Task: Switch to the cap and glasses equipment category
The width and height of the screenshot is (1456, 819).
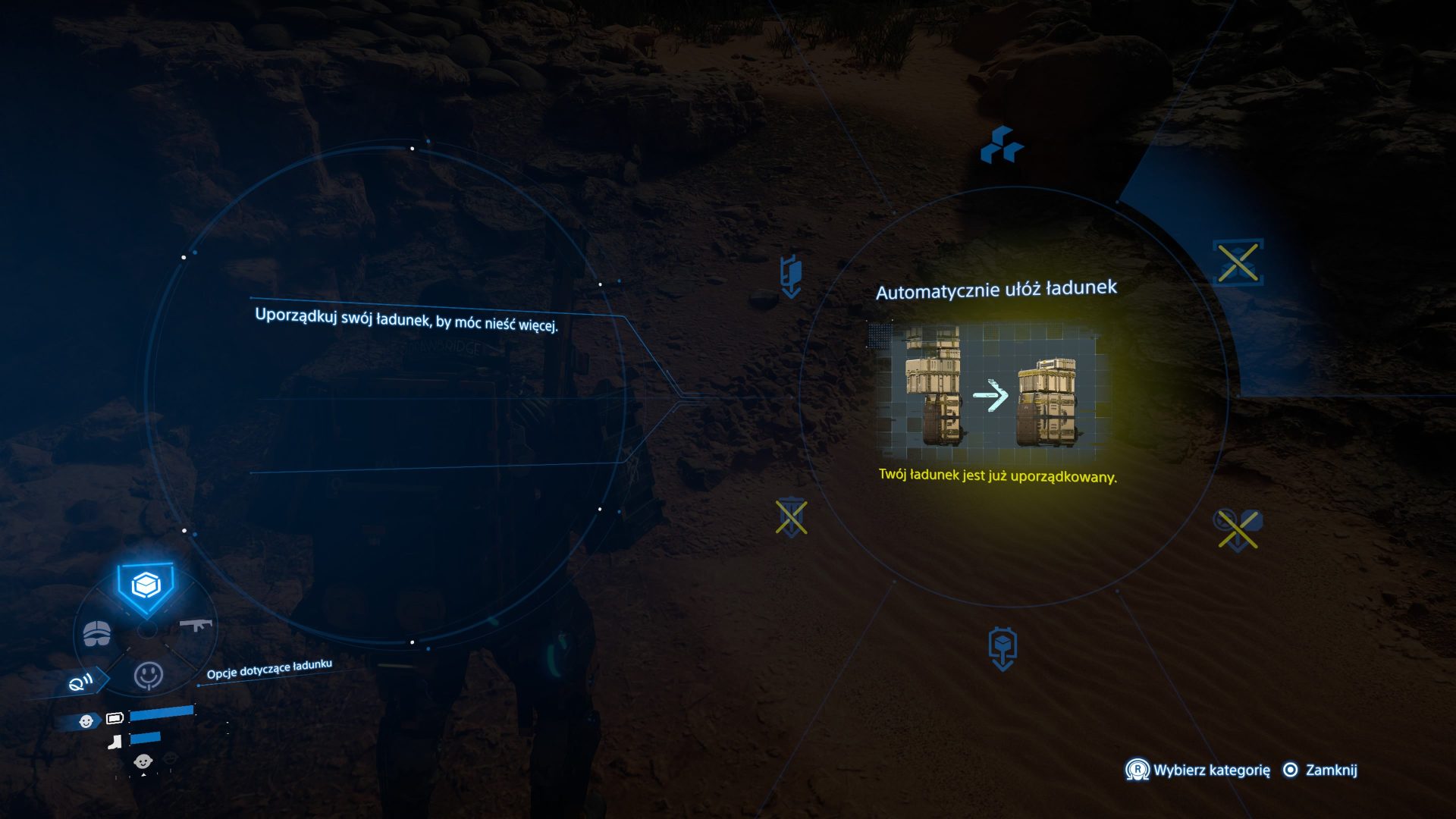Action: (97, 632)
